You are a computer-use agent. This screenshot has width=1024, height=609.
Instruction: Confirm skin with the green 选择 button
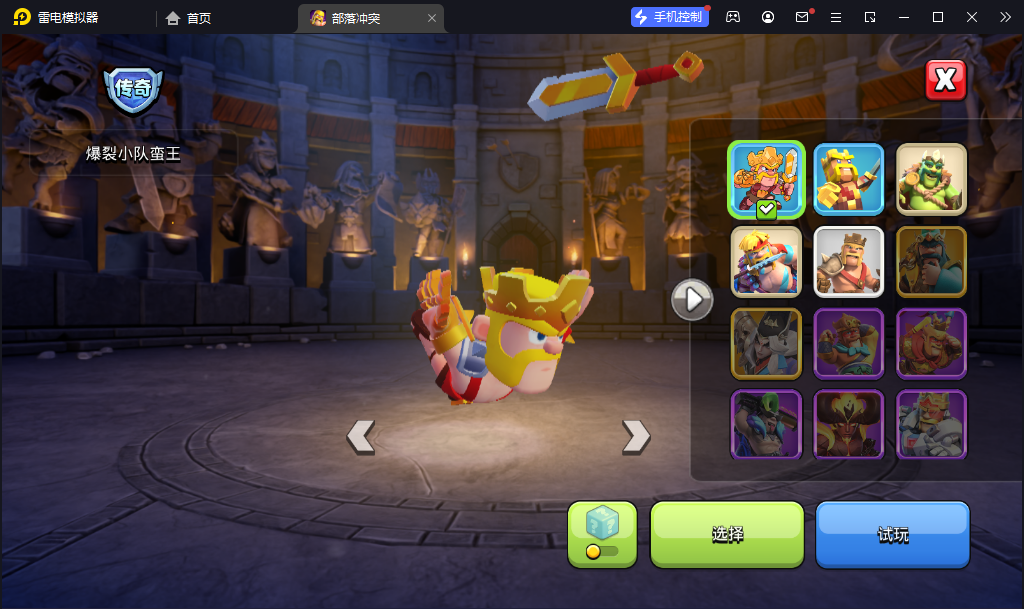[727, 534]
